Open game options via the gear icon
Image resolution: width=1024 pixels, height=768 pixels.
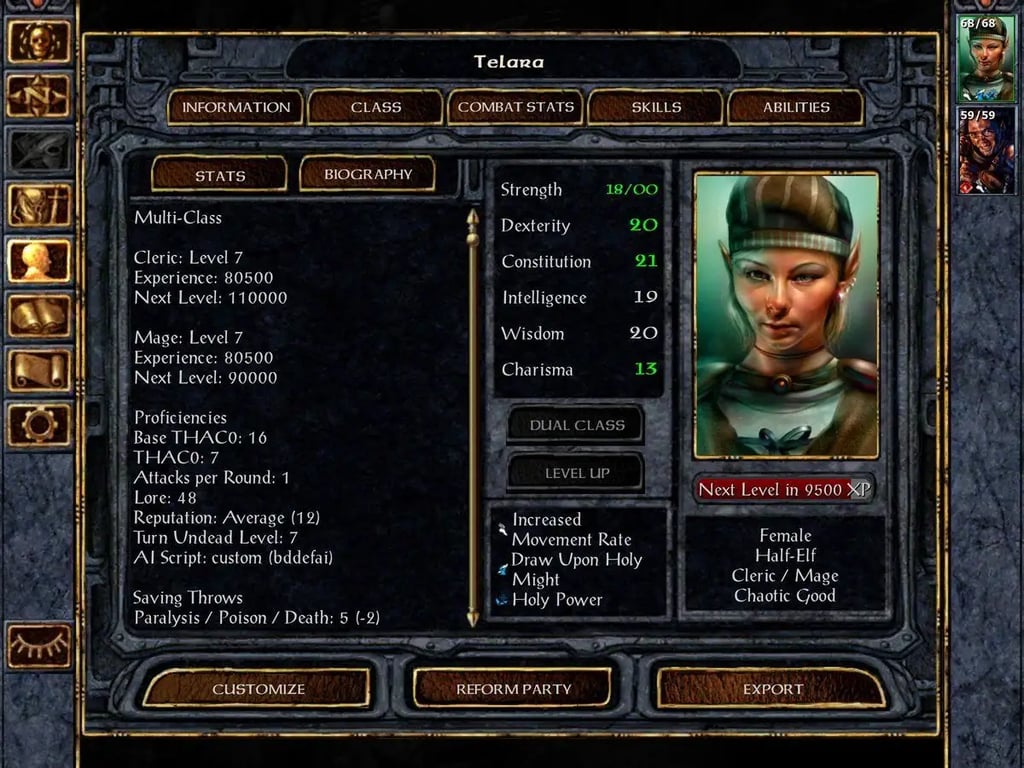pos(40,425)
